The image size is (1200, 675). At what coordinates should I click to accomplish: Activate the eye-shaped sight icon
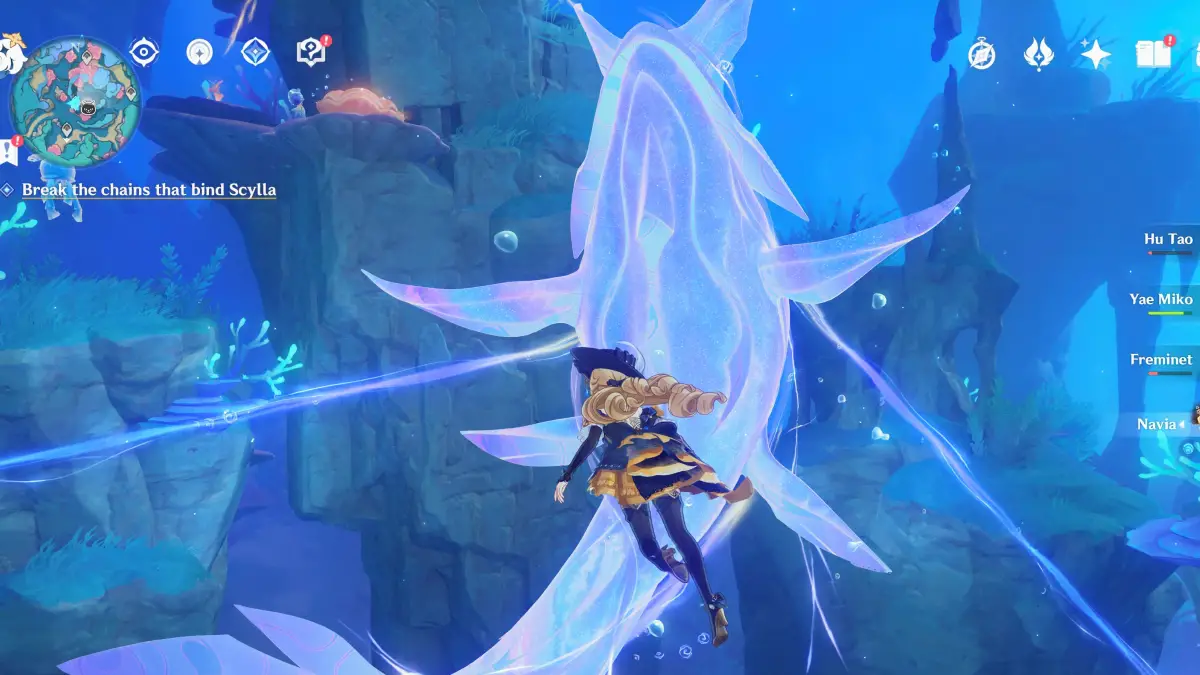click(144, 52)
